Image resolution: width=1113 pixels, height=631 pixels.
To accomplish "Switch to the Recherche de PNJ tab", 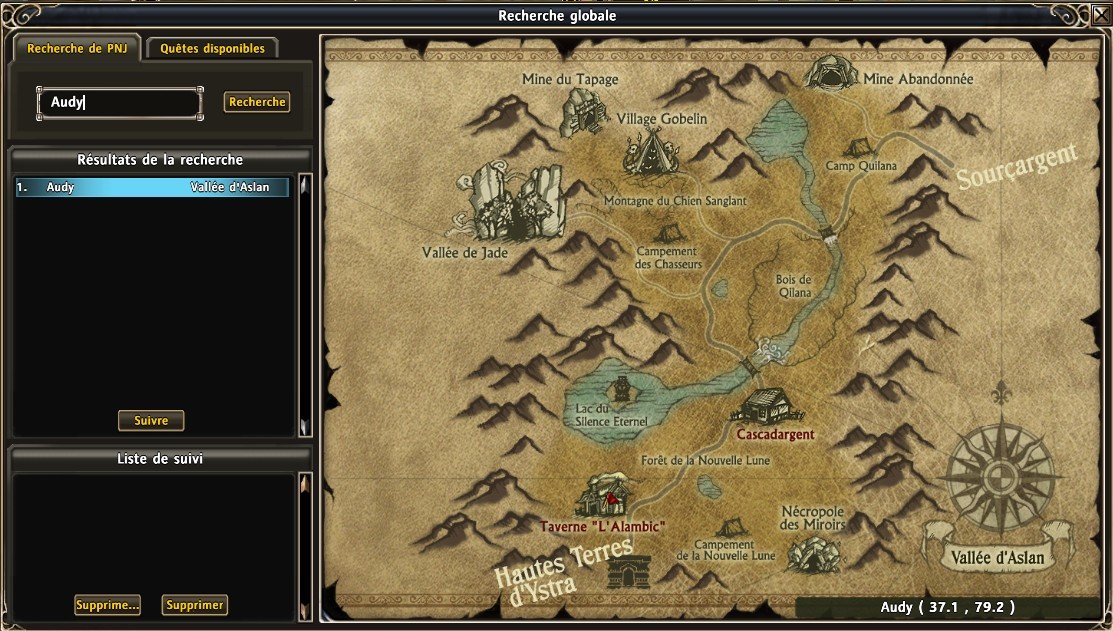I will click(x=75, y=48).
